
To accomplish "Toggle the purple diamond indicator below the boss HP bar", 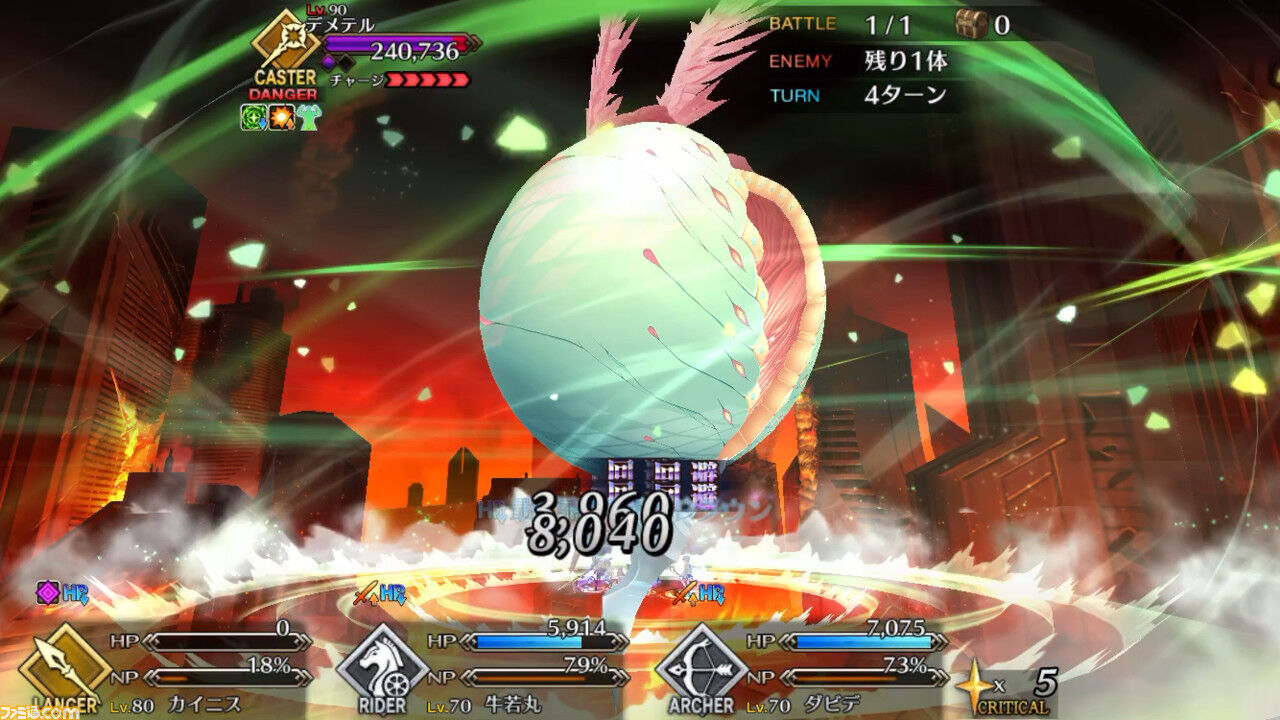I will point(327,60).
